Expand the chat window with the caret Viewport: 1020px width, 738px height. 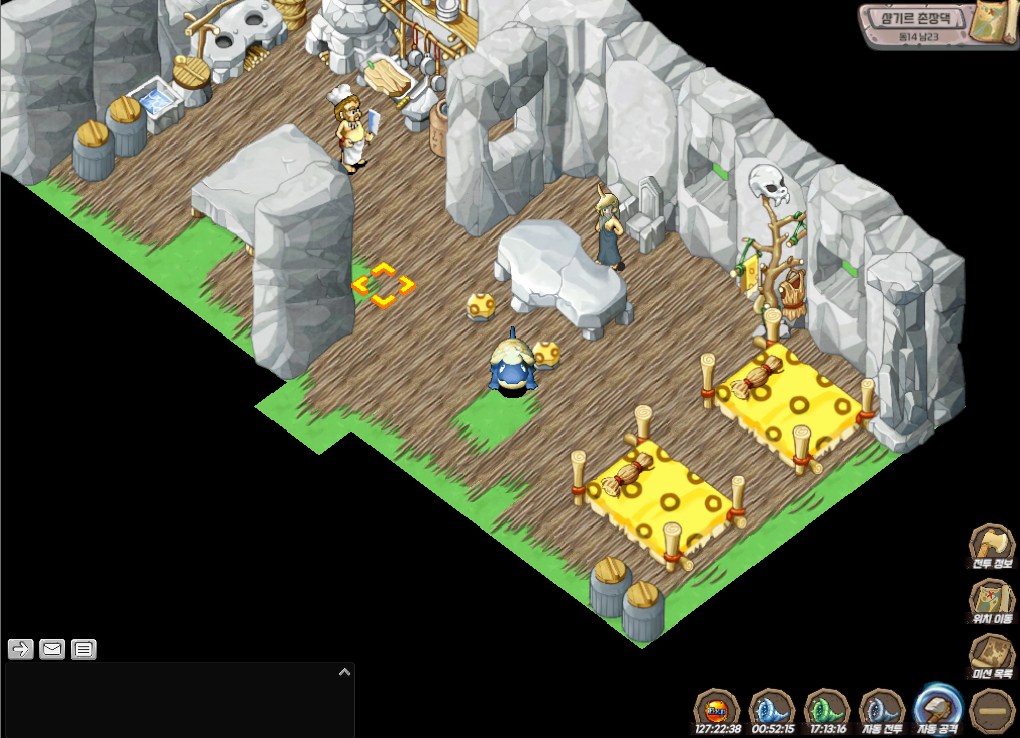coord(344,672)
